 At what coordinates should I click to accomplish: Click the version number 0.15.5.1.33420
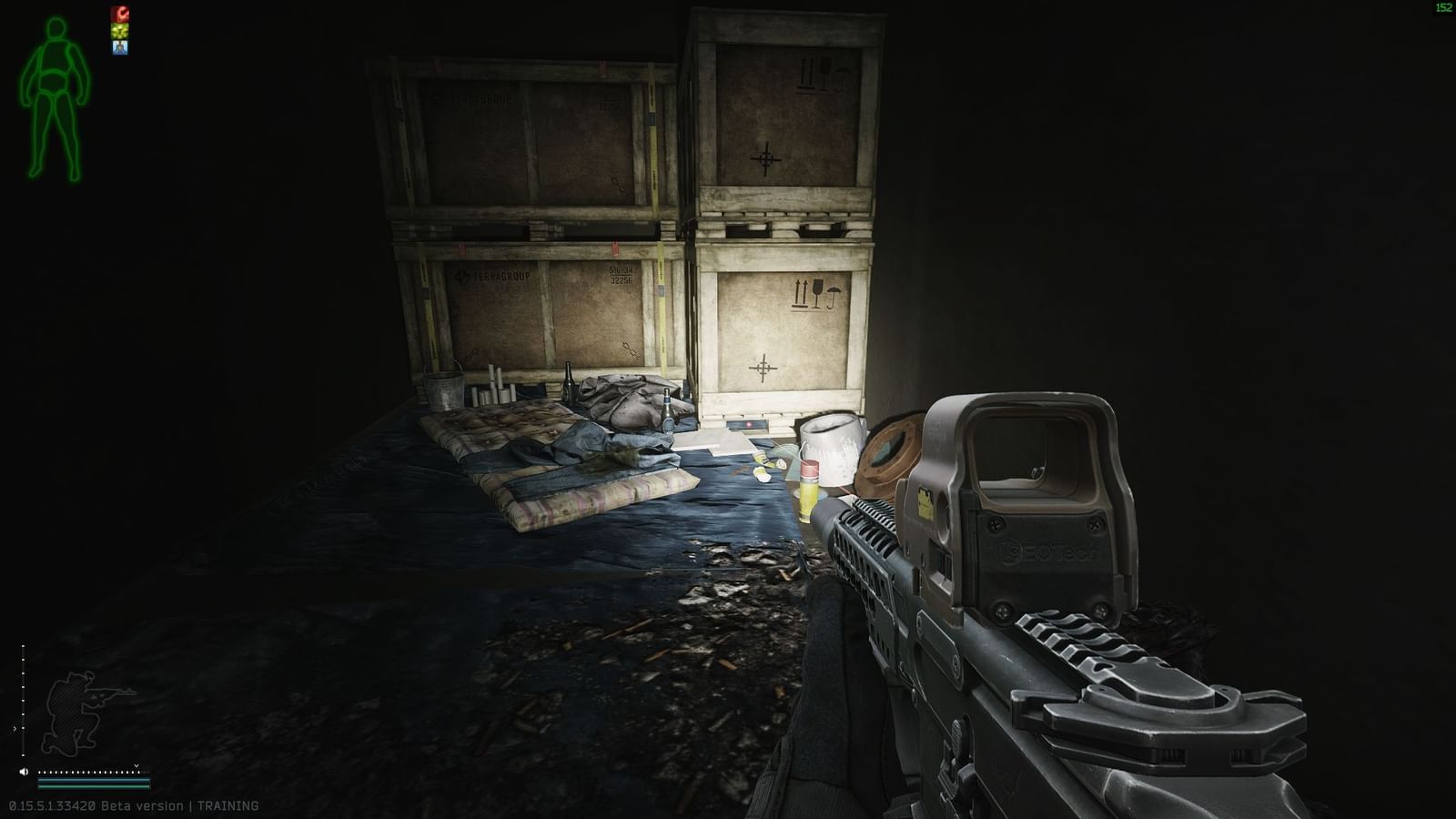click(x=52, y=805)
